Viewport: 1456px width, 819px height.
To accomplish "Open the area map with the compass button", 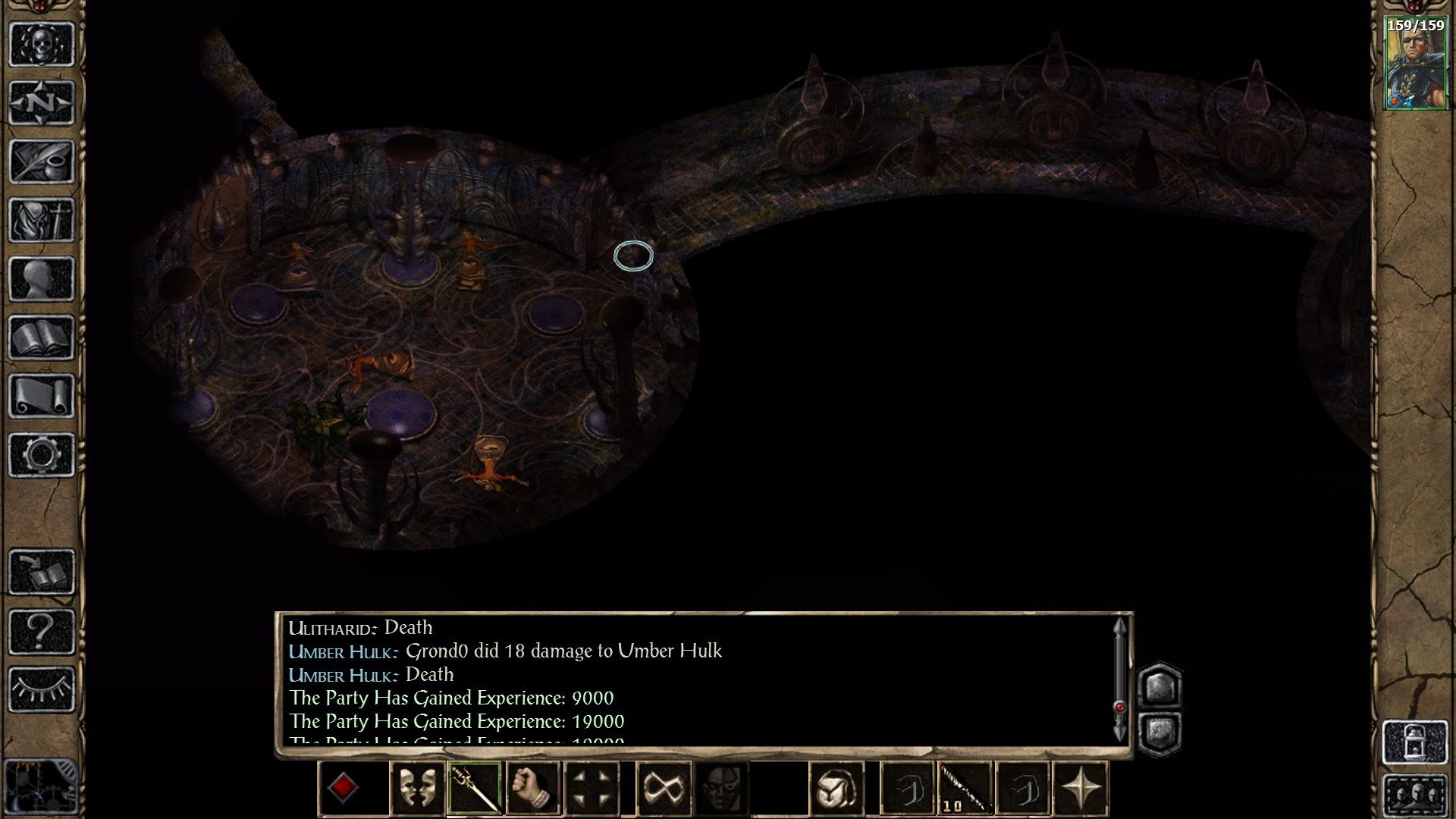I will click(42, 102).
